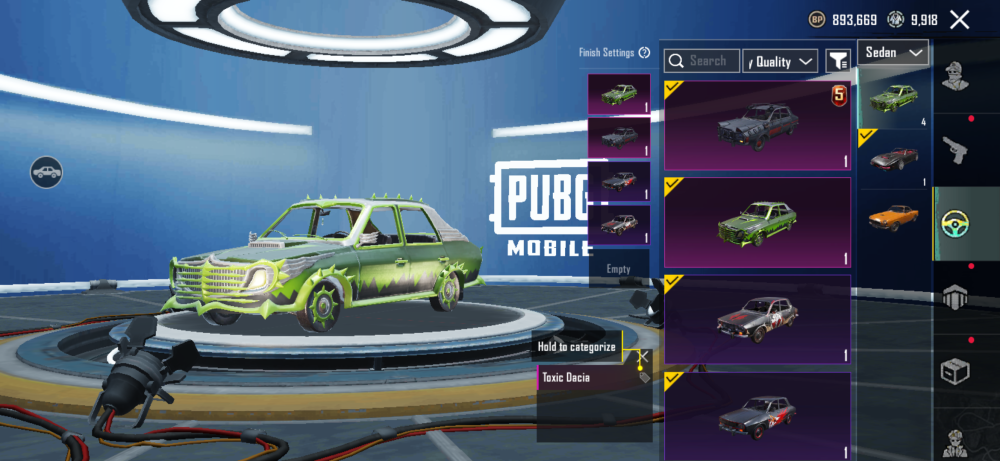Close the vehicle inventory screen

pos(960,19)
